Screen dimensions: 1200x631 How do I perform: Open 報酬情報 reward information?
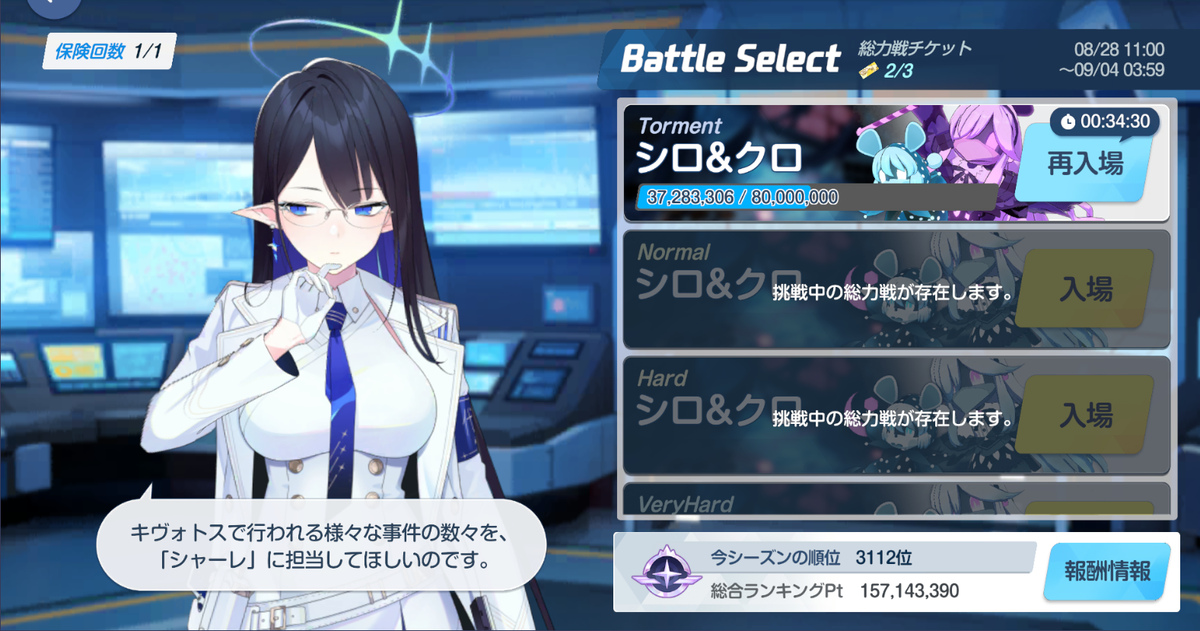click(x=1105, y=574)
